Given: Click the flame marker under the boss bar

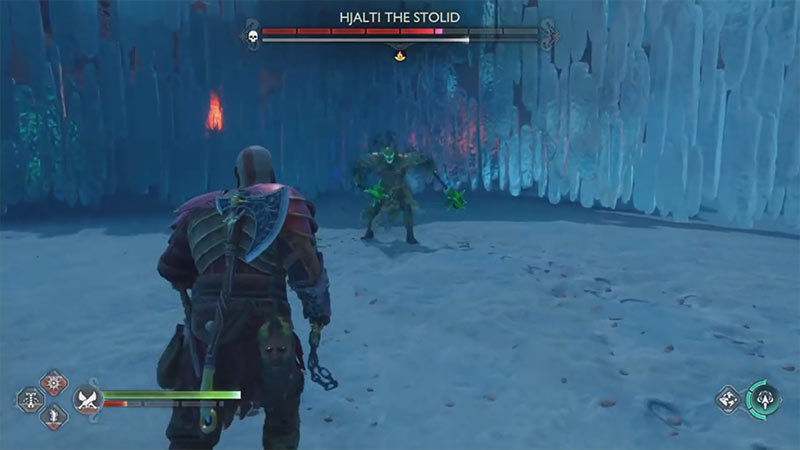Looking at the screenshot, I should pyautogui.click(x=400, y=57).
